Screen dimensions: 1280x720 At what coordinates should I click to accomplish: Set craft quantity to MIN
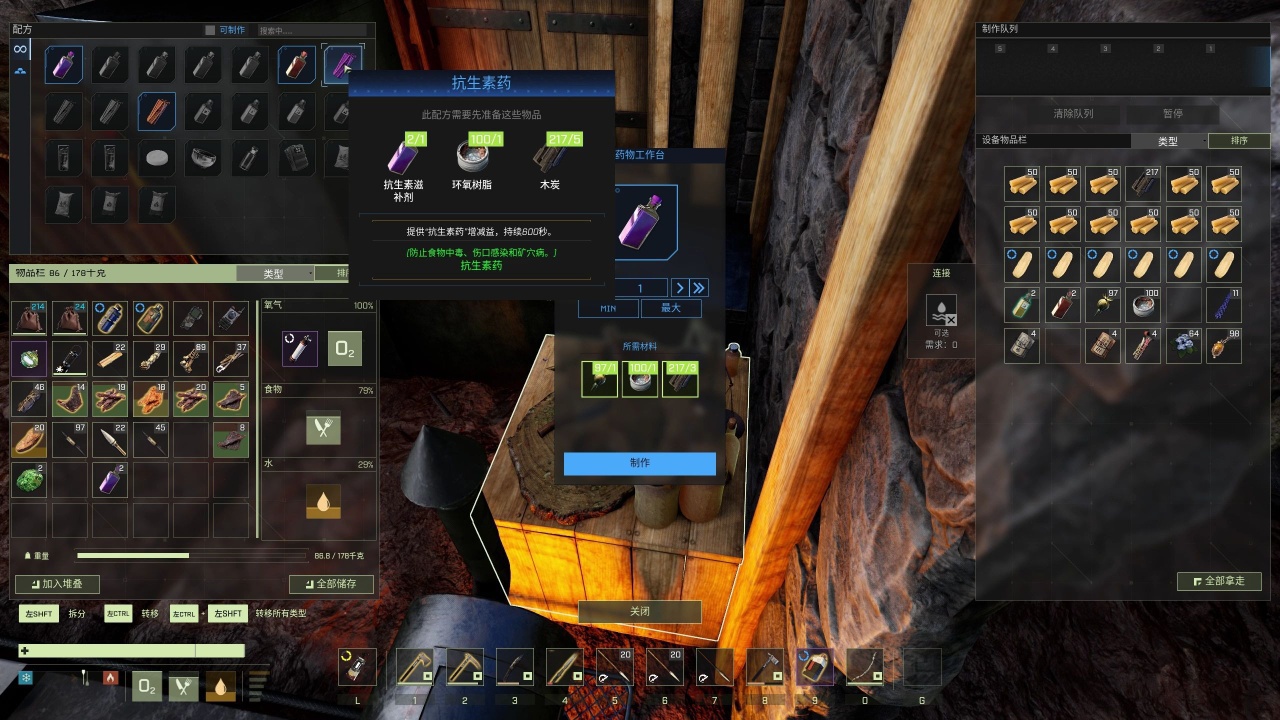[x=608, y=308]
